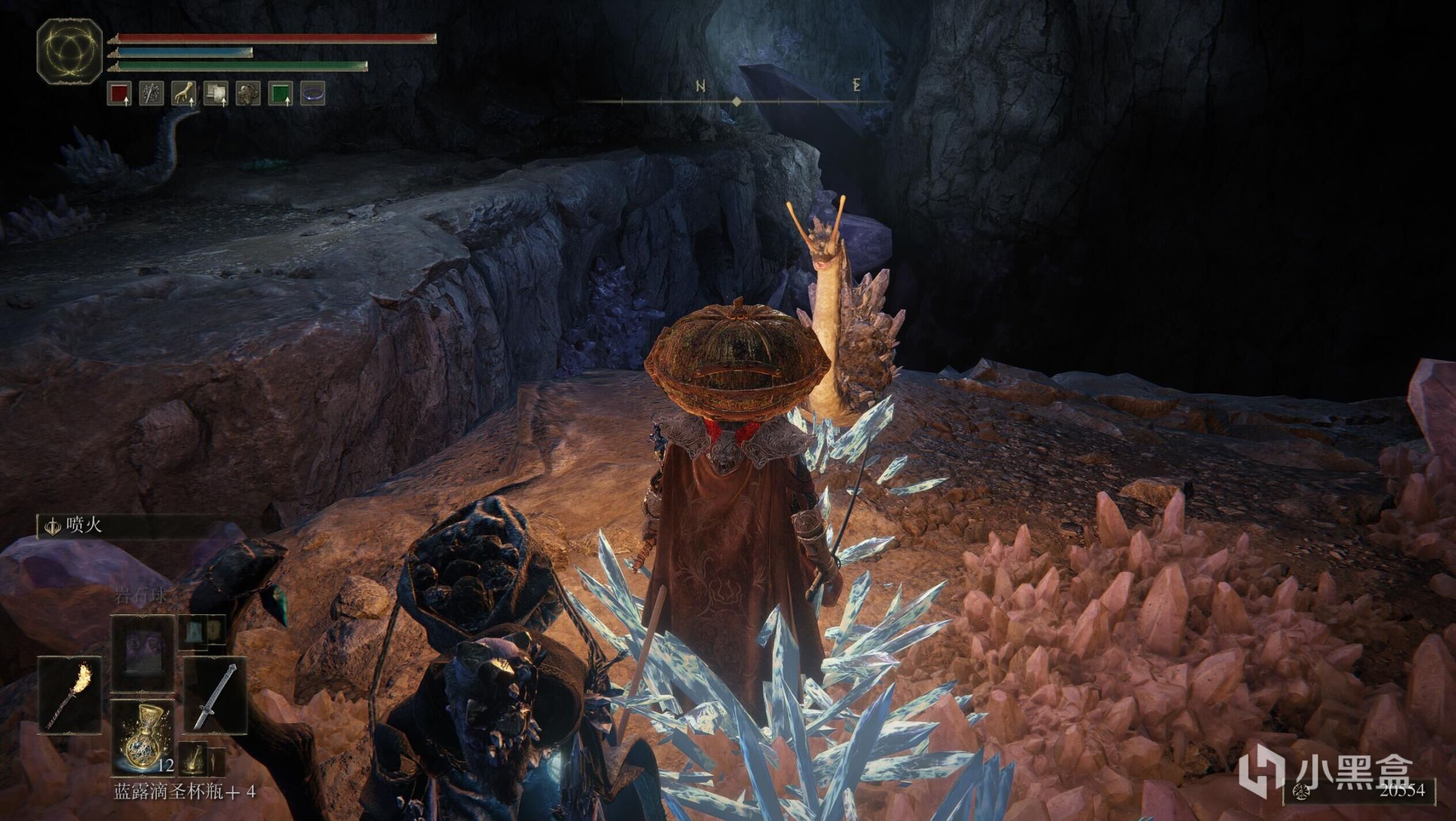Inspect the yellow claw talisman buff icon

tap(184, 93)
